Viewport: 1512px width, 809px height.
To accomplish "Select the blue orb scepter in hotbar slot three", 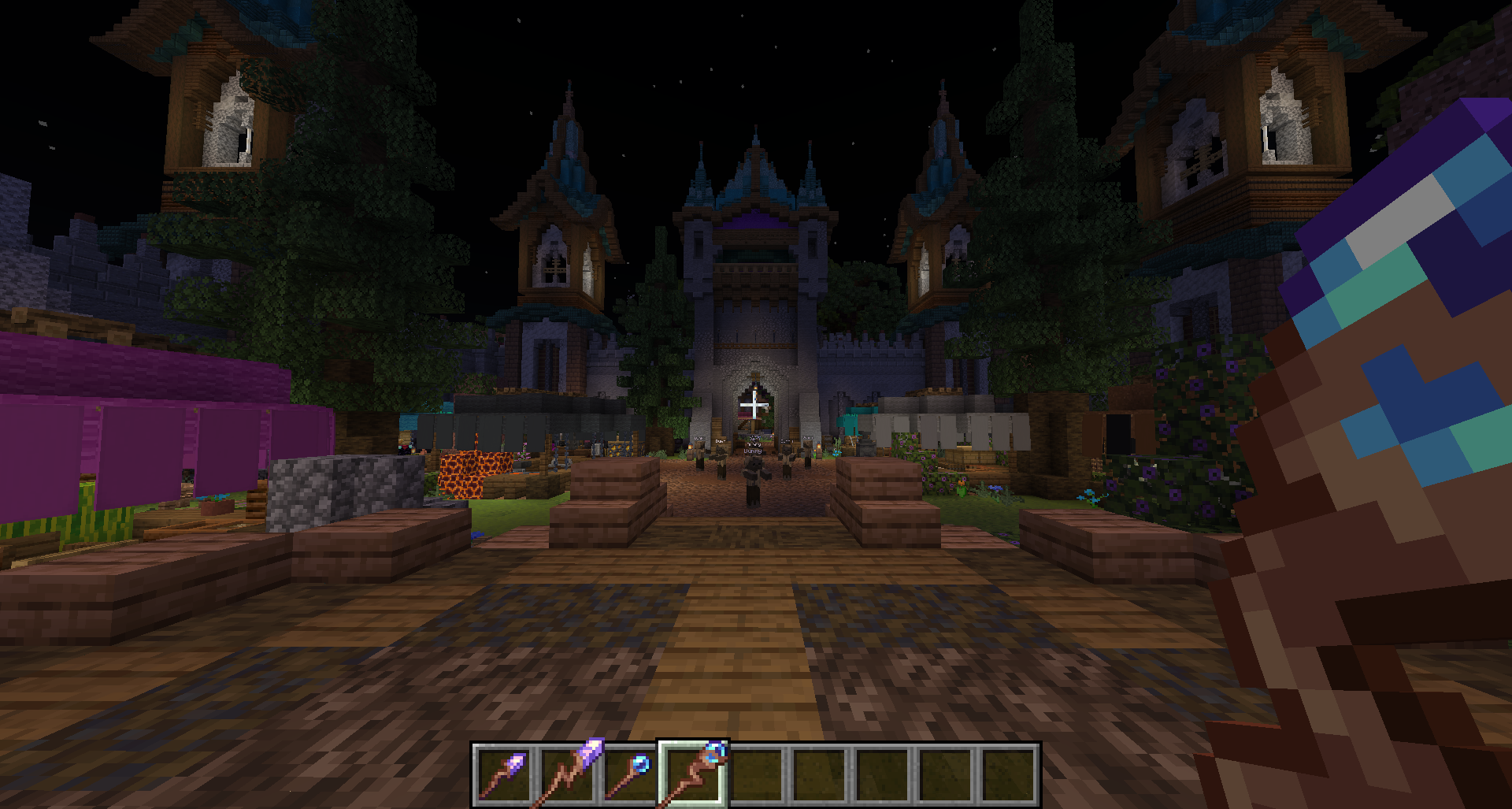I will pyautogui.click(x=634, y=776).
